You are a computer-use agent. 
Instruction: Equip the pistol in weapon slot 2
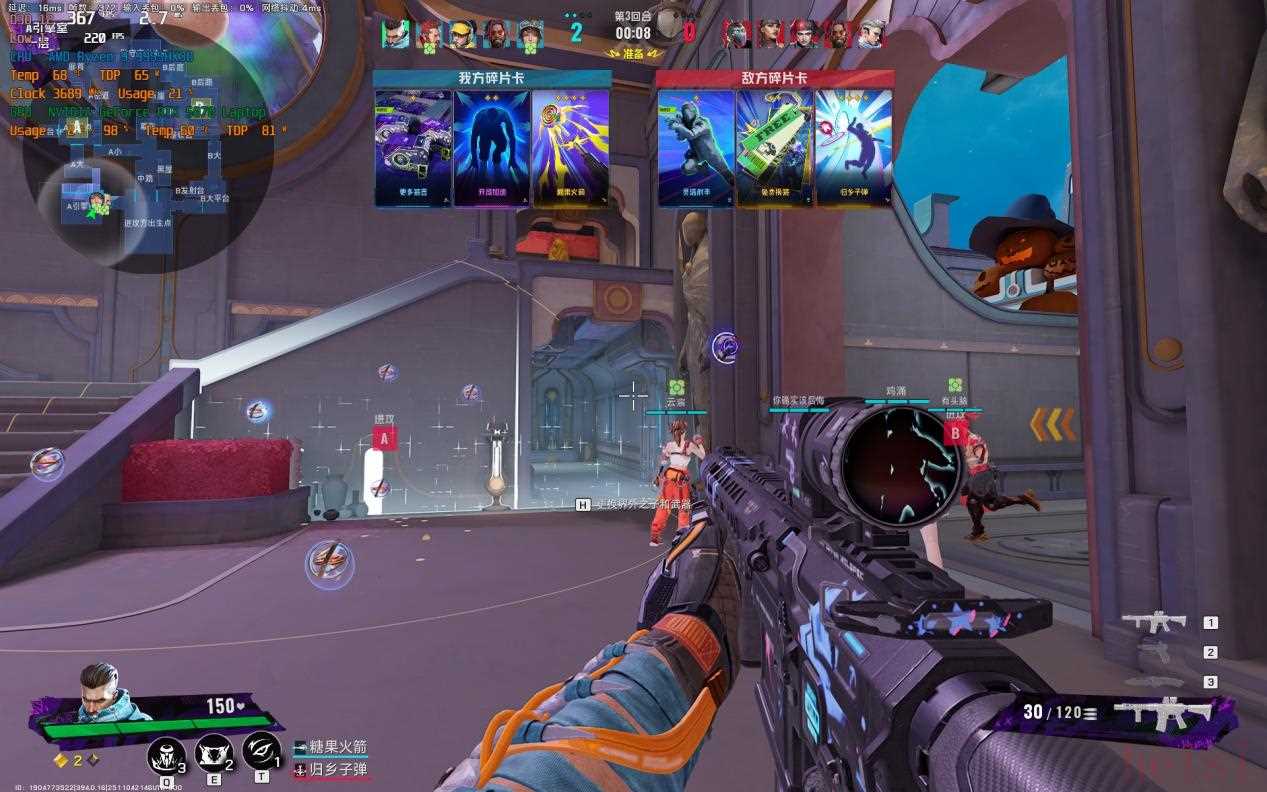click(1156, 652)
